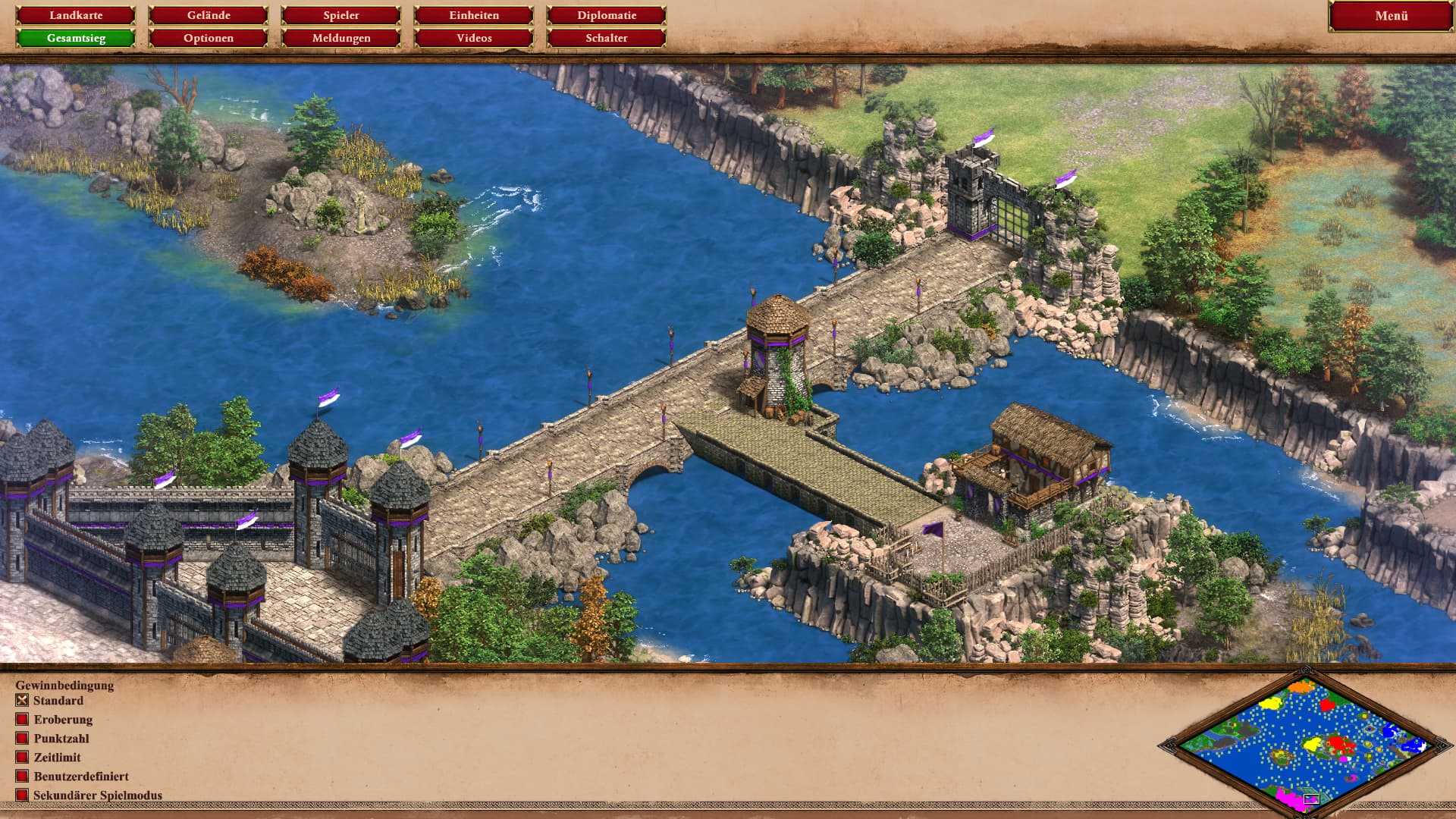
Task: Open the Menü button
Action: tap(1391, 16)
